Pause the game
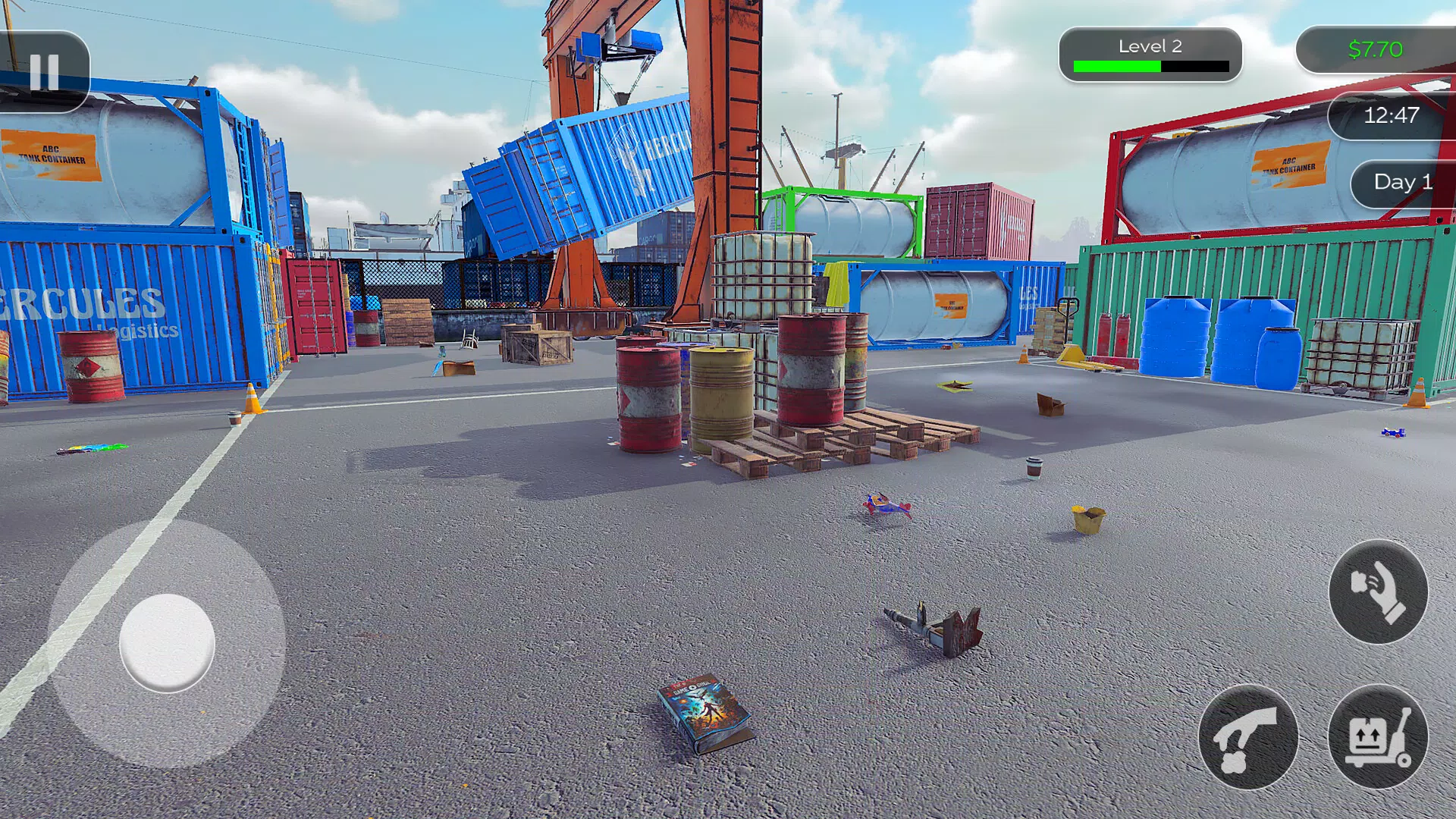This screenshot has width=1456, height=819. click(x=44, y=73)
